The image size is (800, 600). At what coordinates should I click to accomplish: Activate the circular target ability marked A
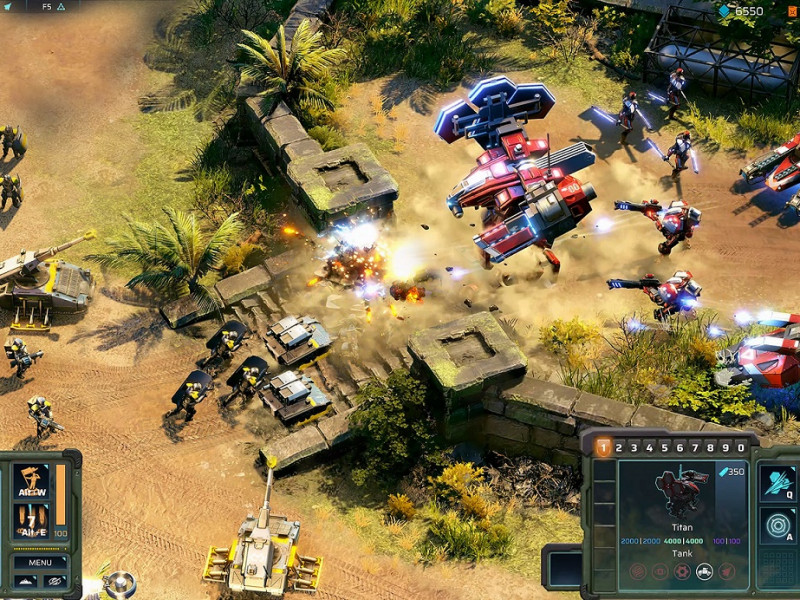coord(777,525)
